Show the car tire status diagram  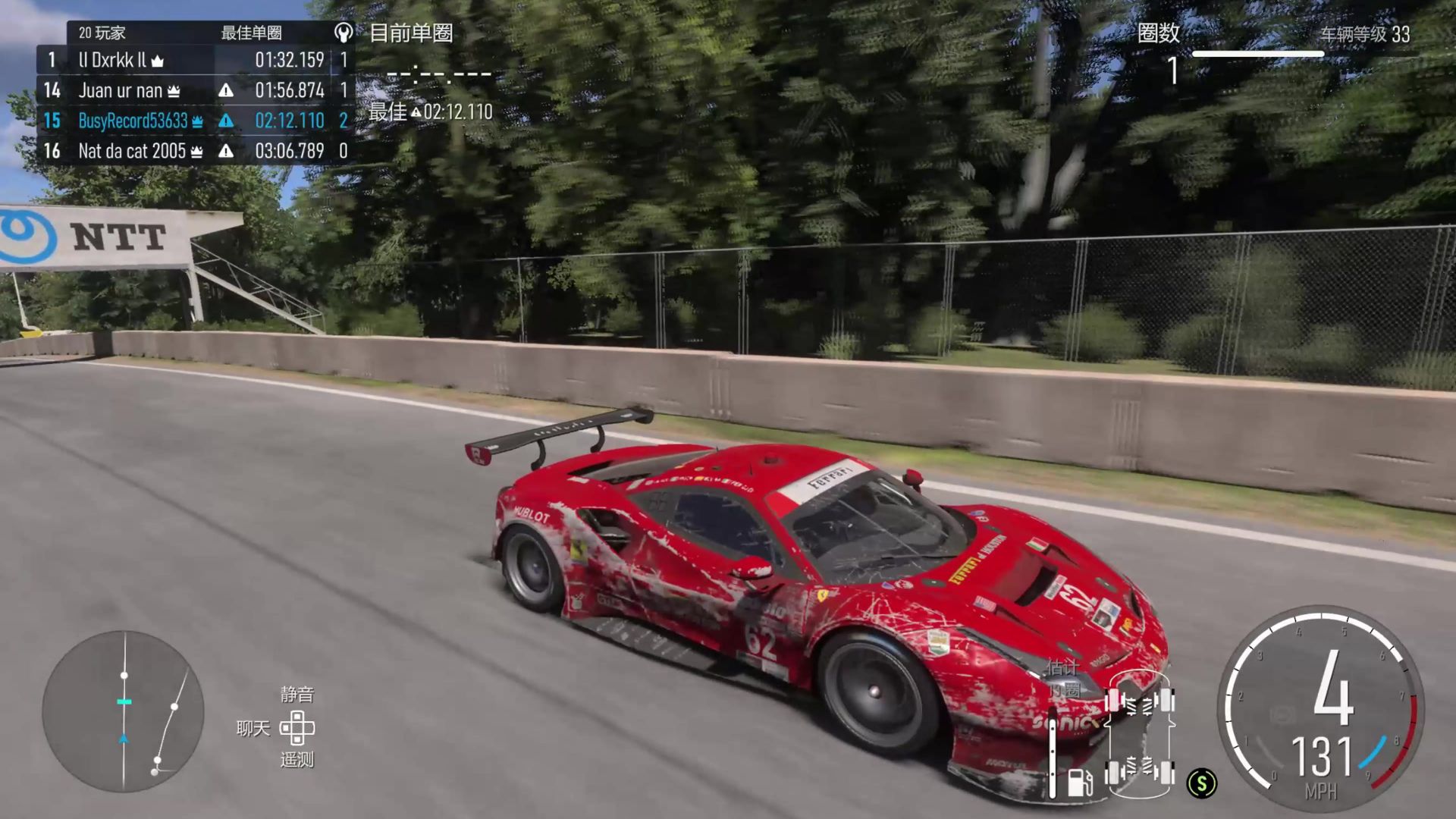1139,734
